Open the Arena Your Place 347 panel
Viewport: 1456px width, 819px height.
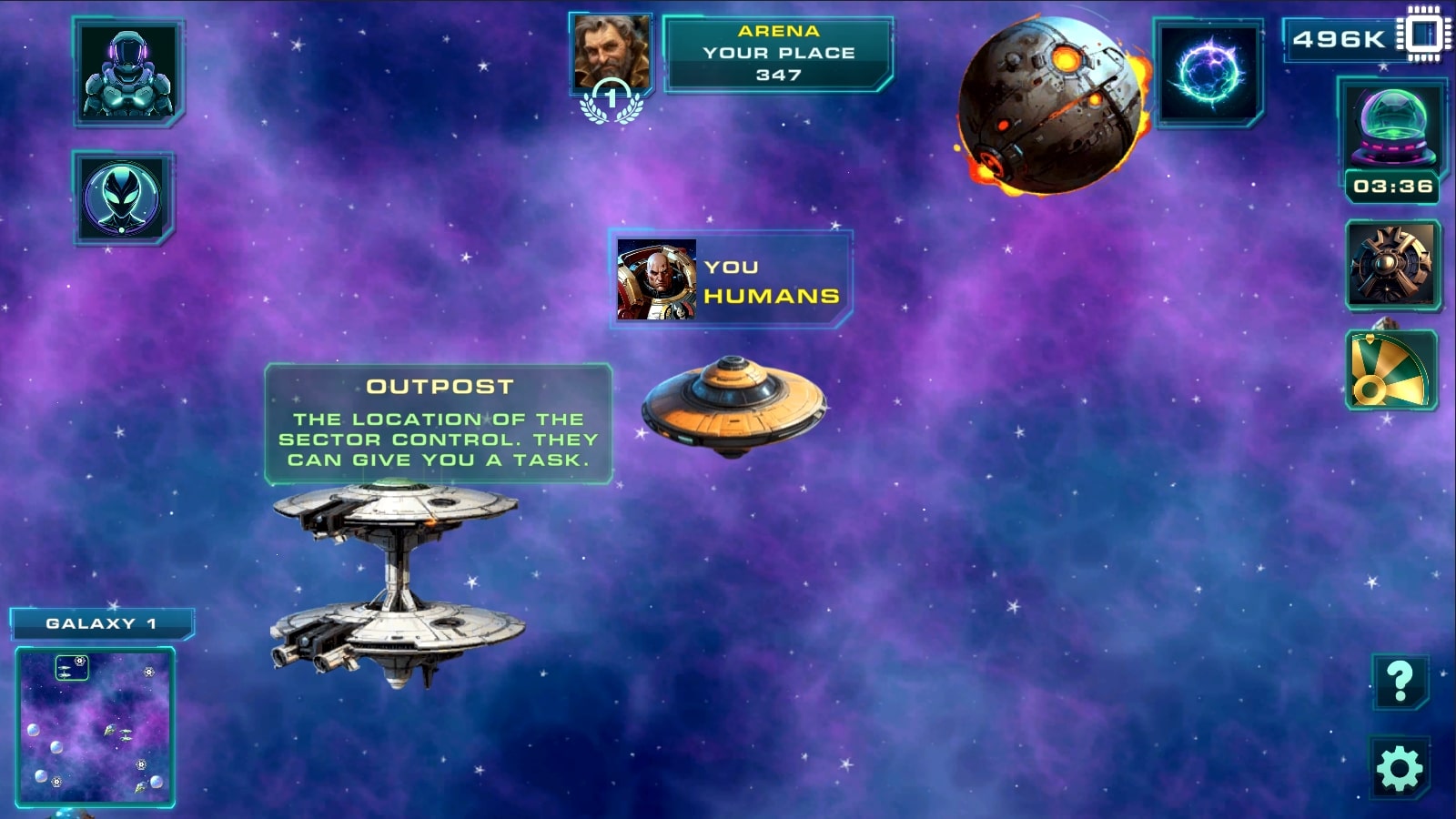tap(778, 52)
